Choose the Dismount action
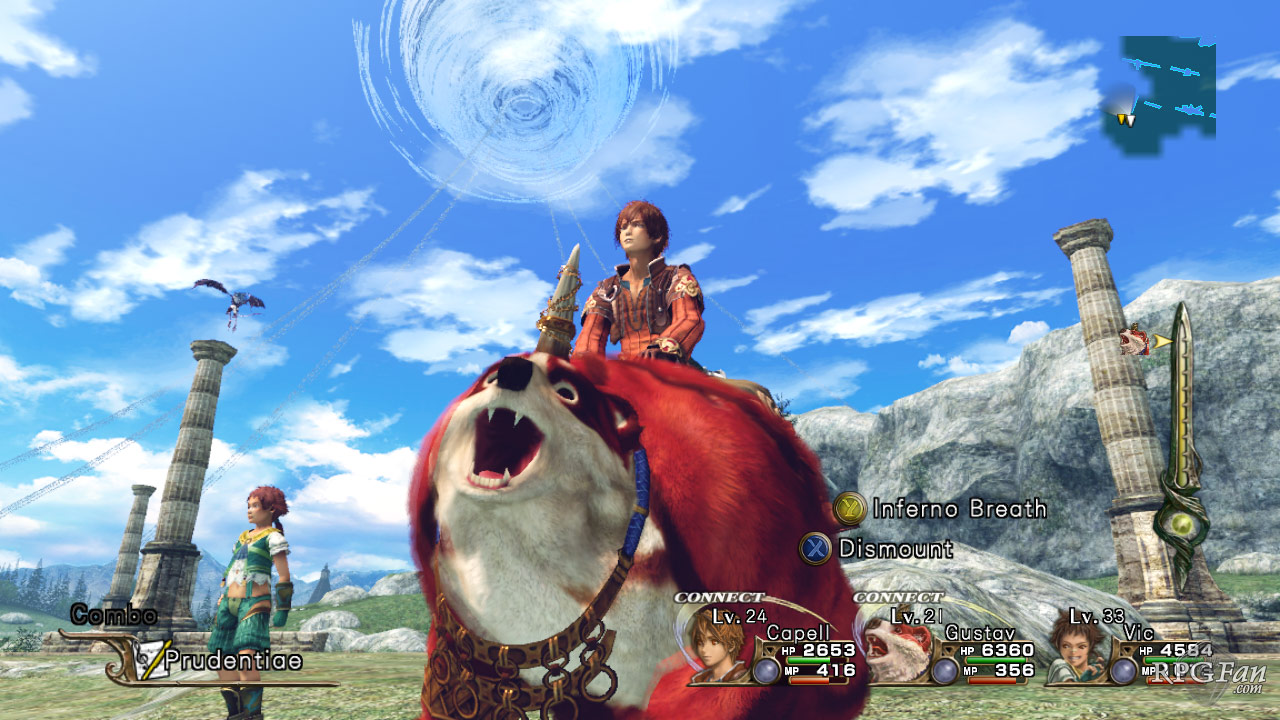The width and height of the screenshot is (1280, 720). pos(877,548)
